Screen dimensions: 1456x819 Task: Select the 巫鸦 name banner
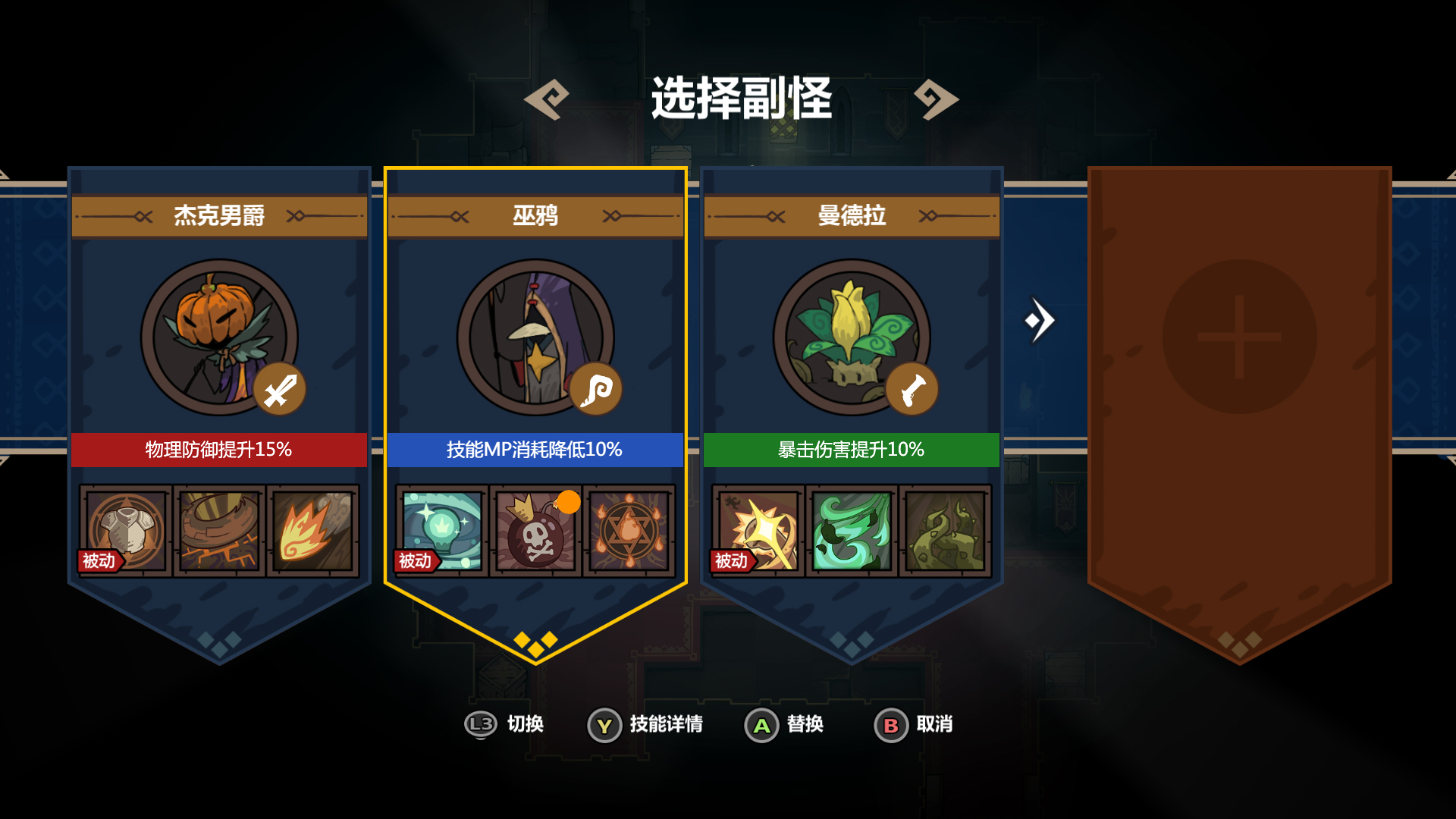coord(535,216)
